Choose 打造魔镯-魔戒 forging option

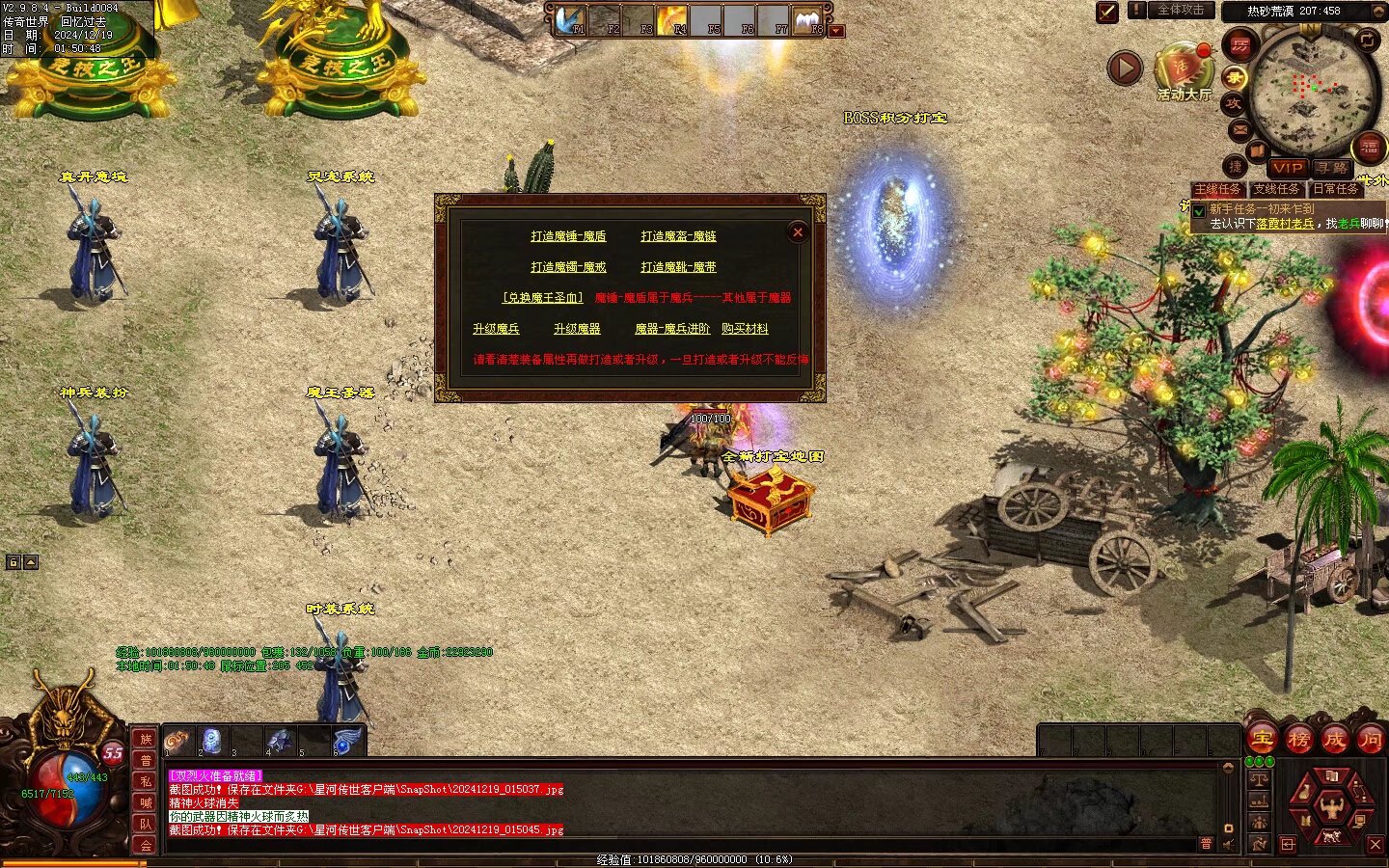pos(568,267)
